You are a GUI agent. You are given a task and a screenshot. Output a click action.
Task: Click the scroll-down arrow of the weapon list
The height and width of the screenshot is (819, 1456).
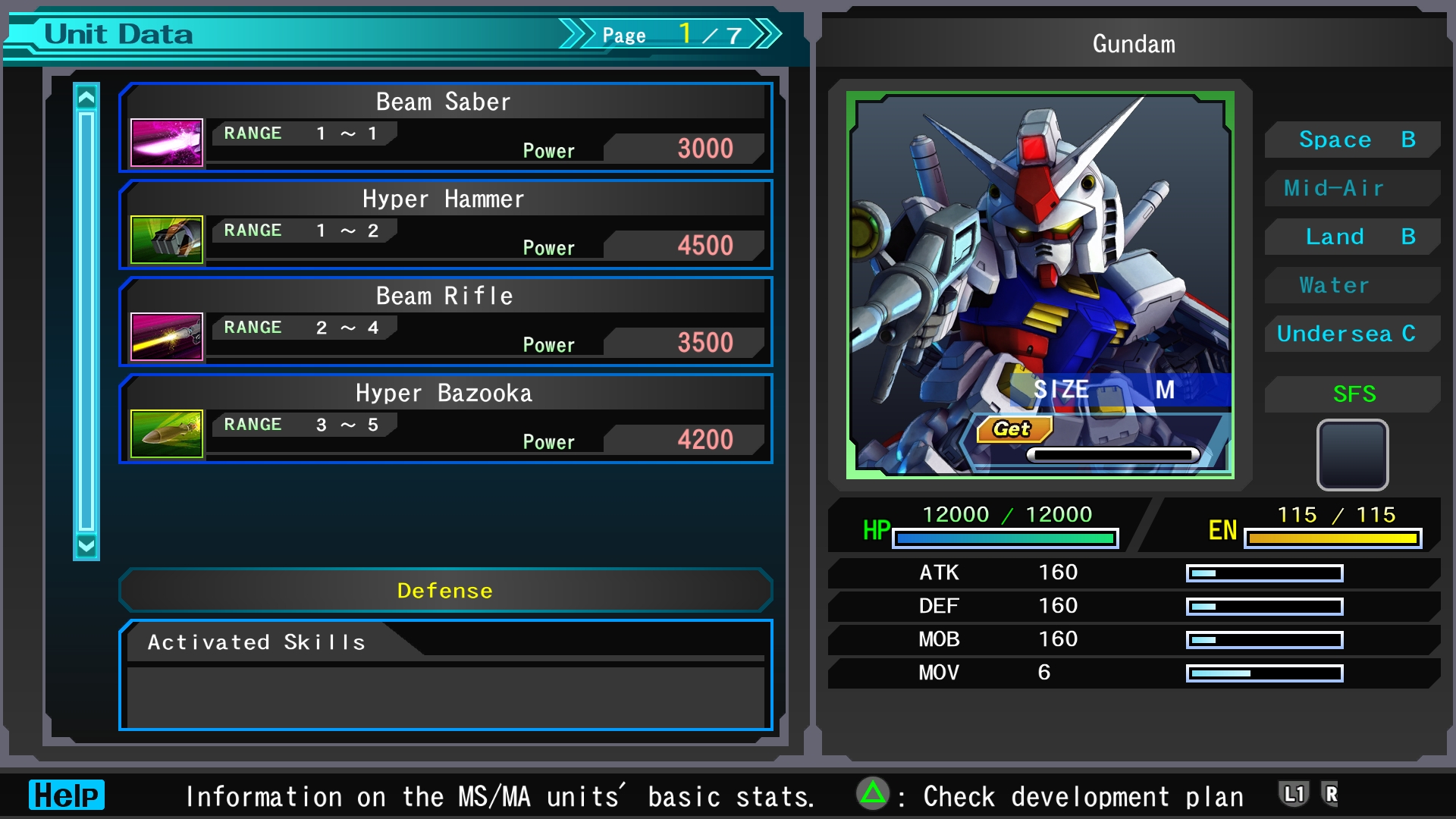(x=86, y=545)
